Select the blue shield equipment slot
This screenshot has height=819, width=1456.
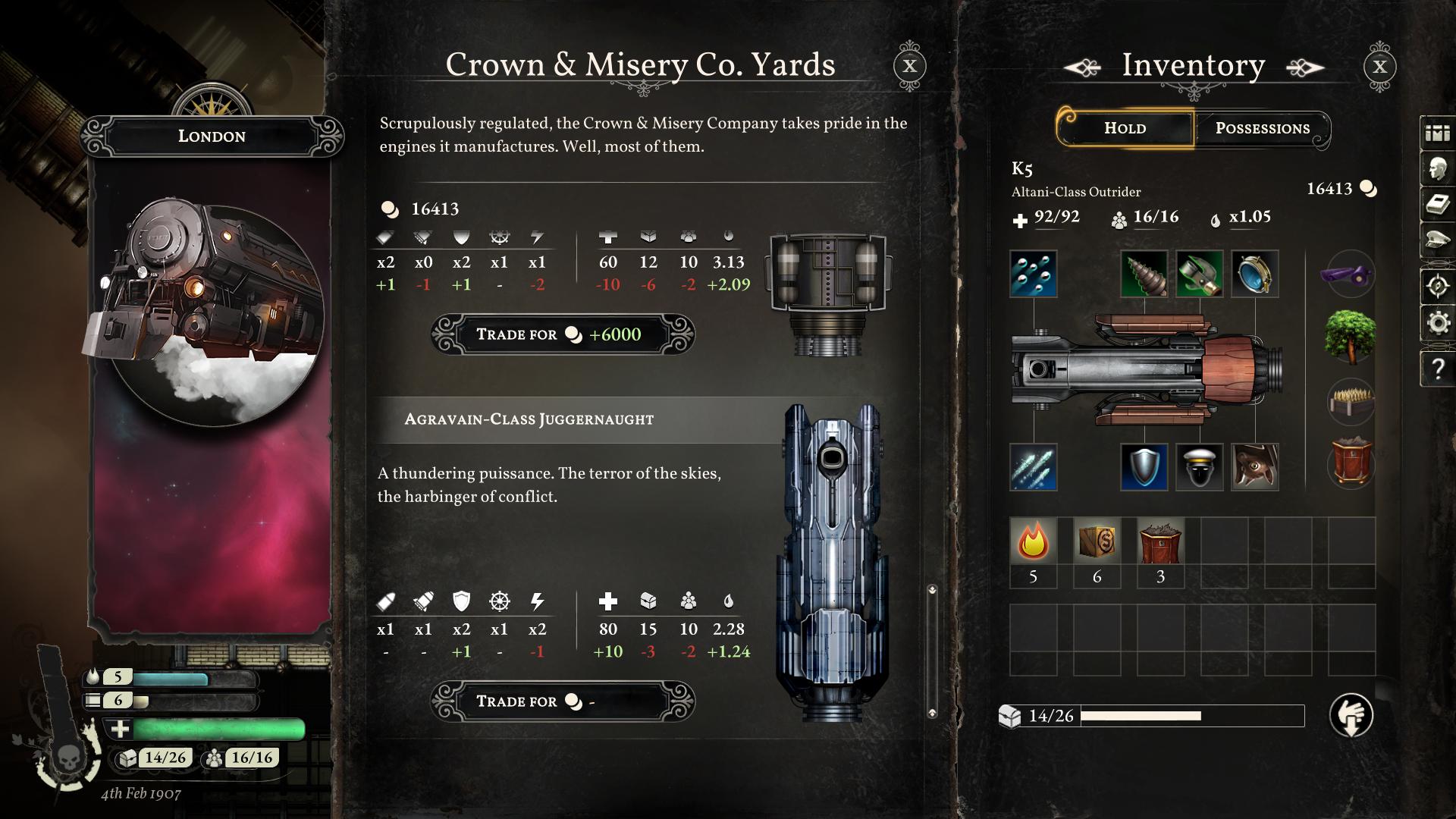pyautogui.click(x=1144, y=467)
